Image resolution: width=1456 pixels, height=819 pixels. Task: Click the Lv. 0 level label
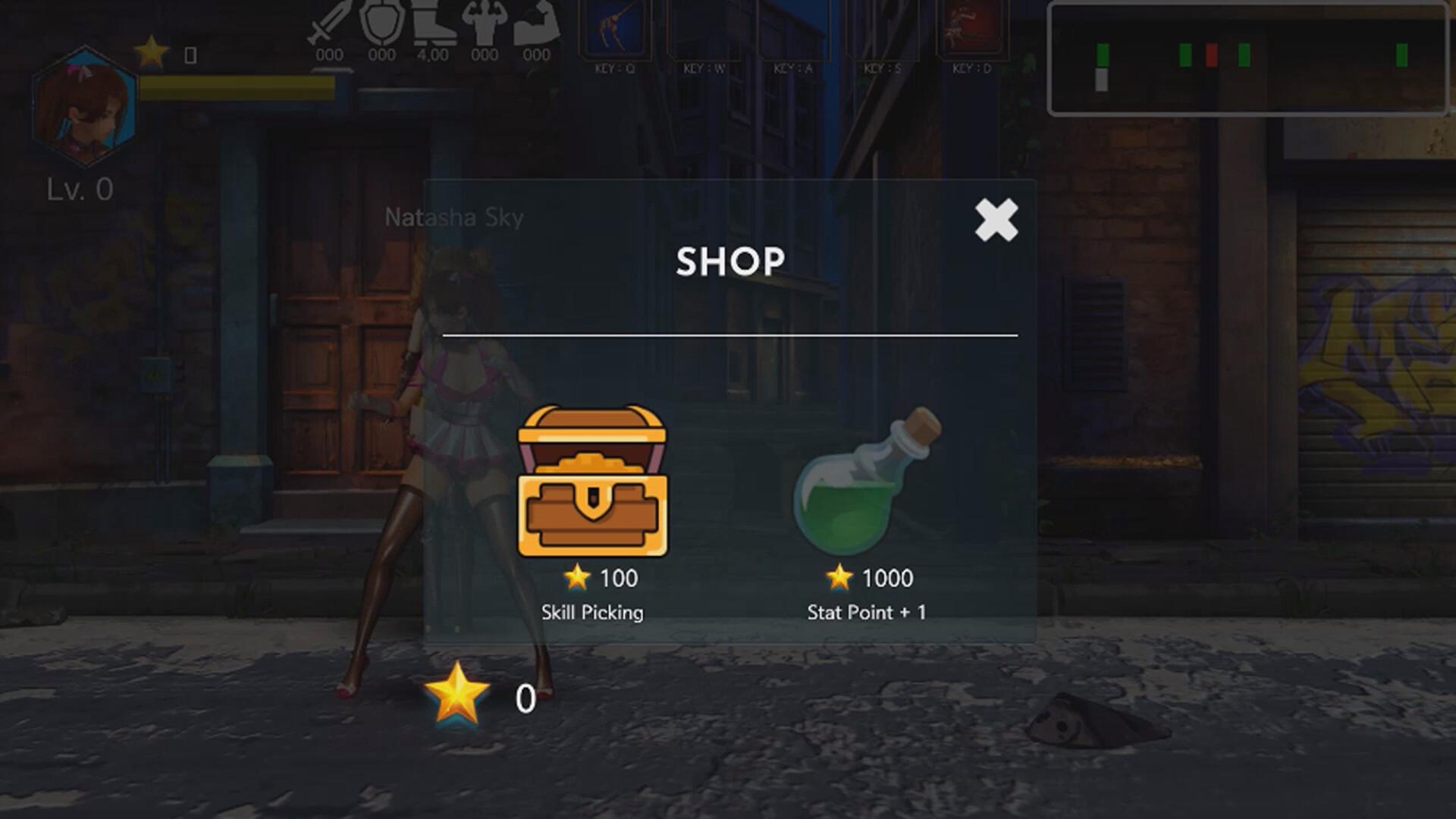tap(79, 188)
